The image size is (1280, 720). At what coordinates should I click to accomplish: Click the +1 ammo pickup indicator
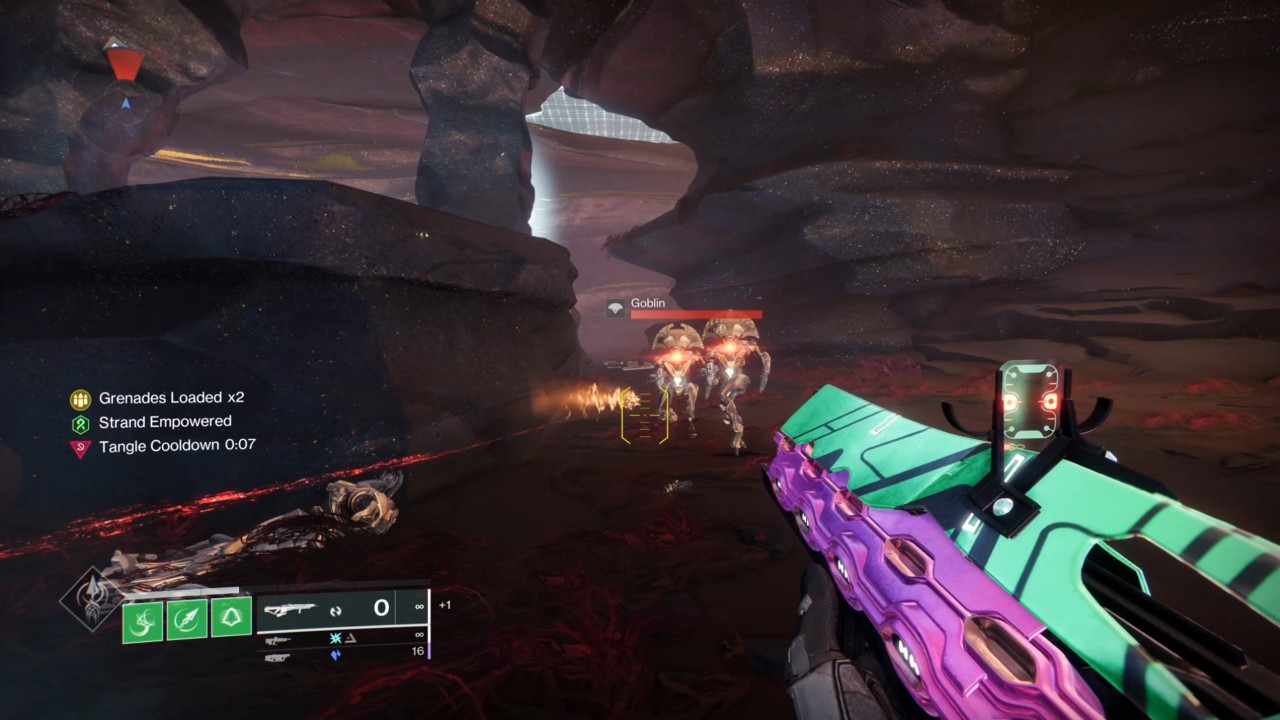[x=445, y=605]
